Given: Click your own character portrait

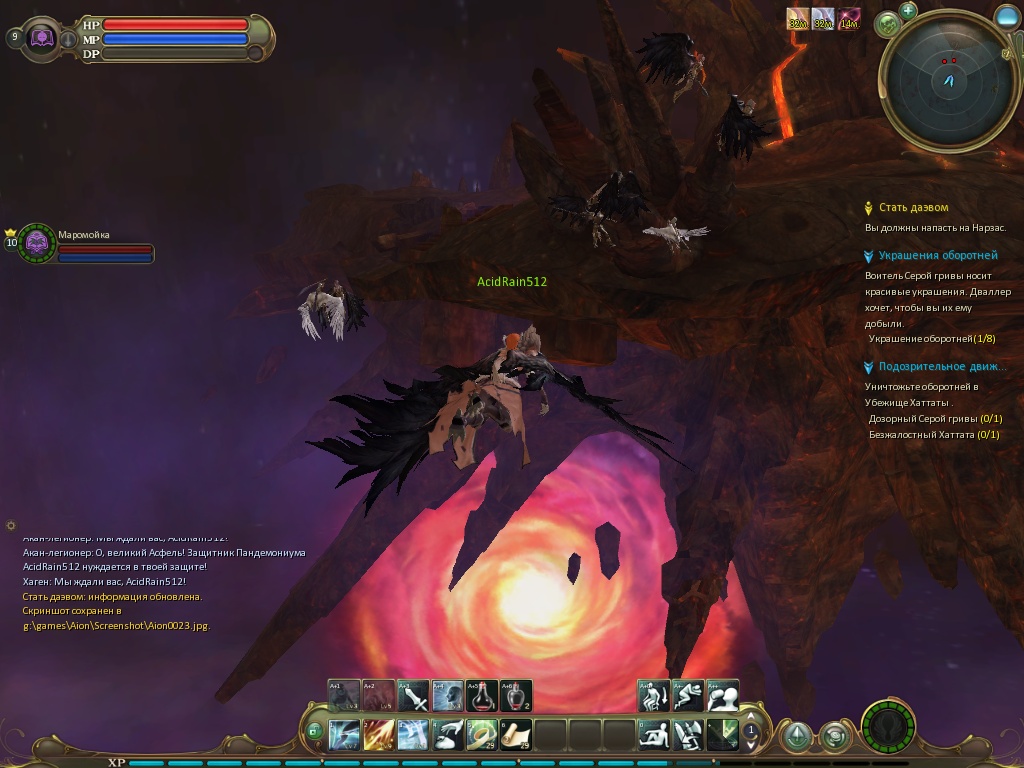Looking at the screenshot, I should pyautogui.click(x=42, y=38).
